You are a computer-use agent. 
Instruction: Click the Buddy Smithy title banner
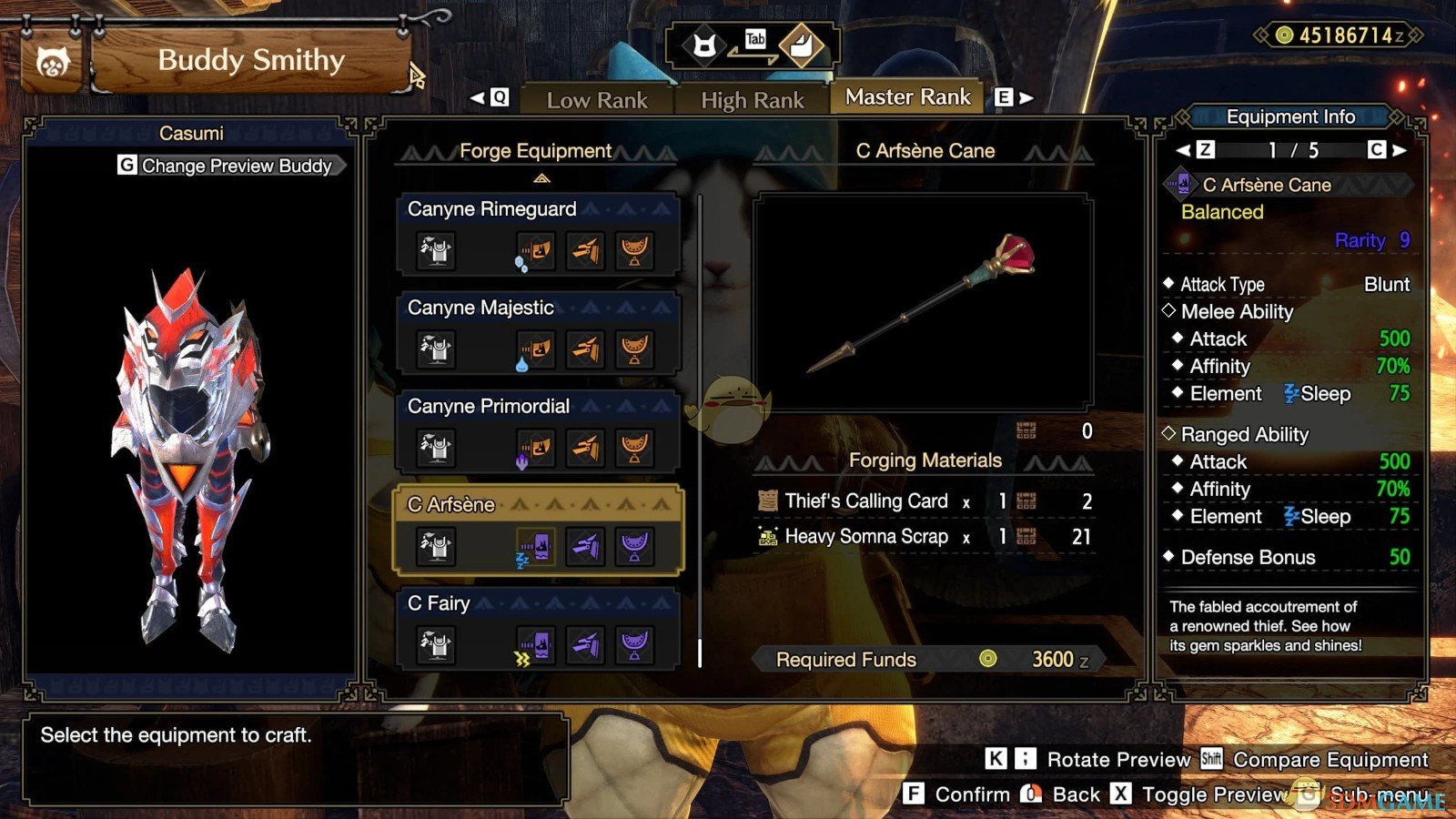[251, 61]
